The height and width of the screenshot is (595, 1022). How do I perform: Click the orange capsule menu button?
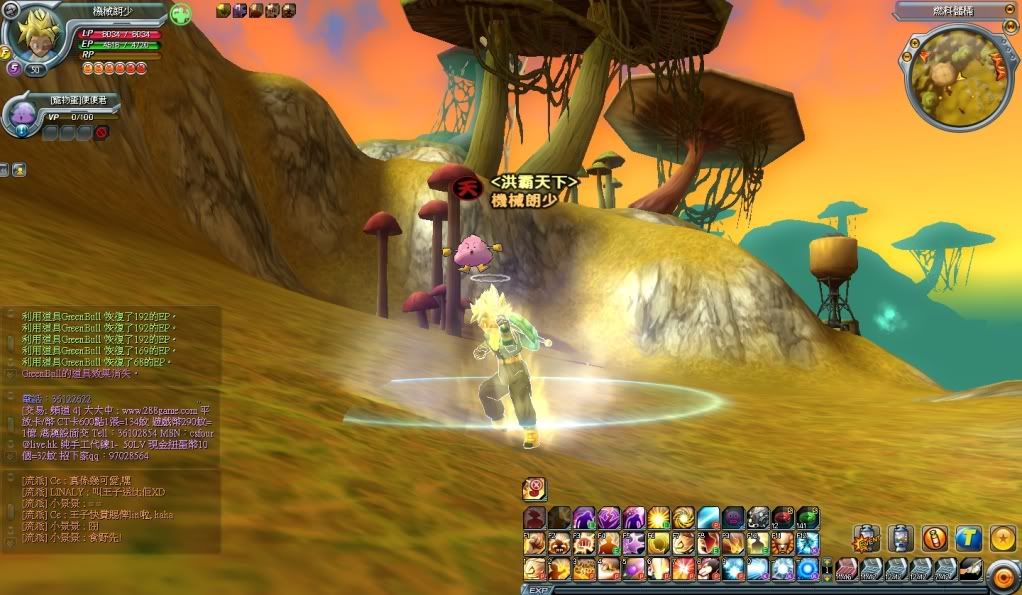(934, 539)
